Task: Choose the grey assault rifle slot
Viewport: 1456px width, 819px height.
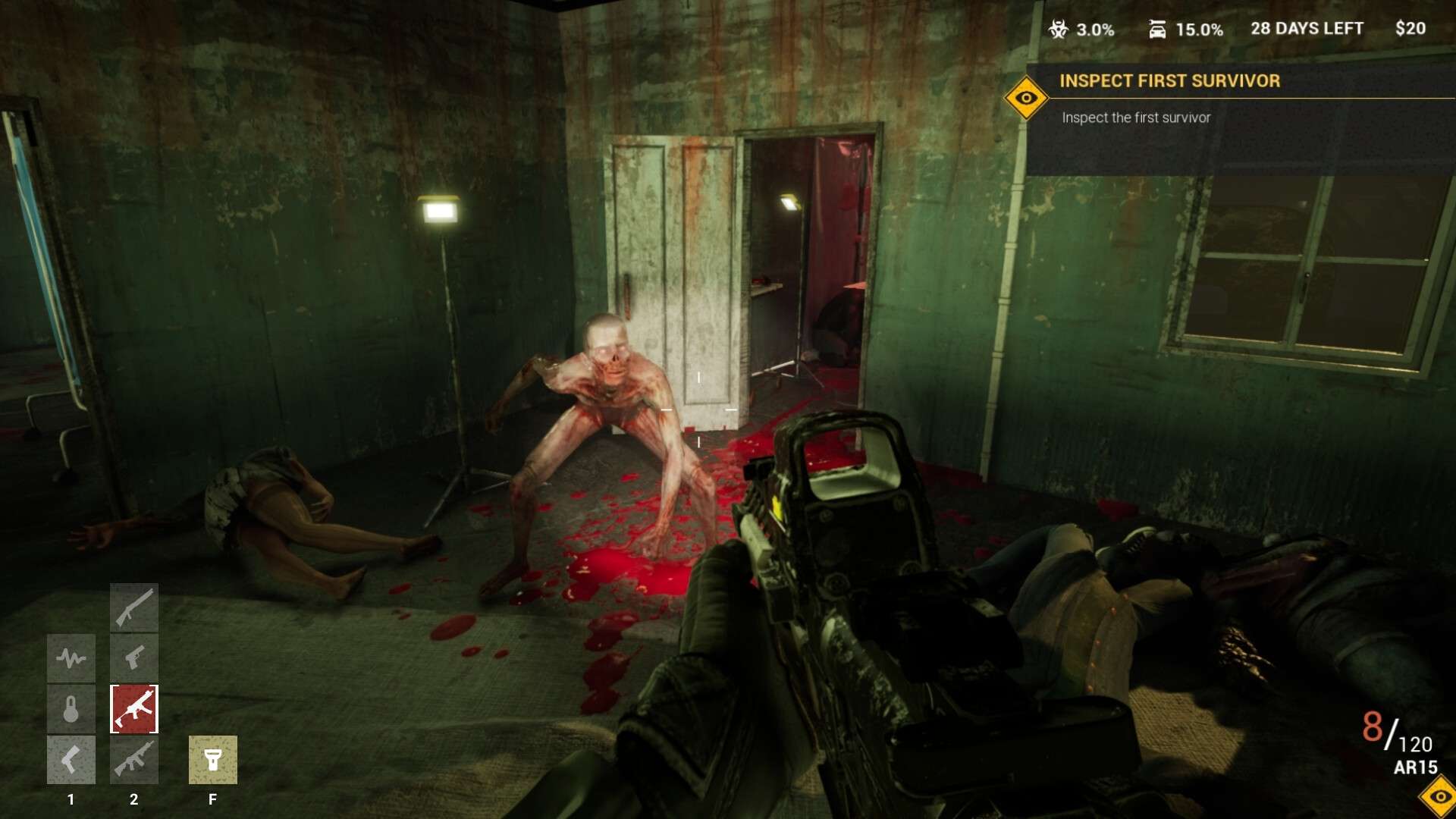Action: 134,760
